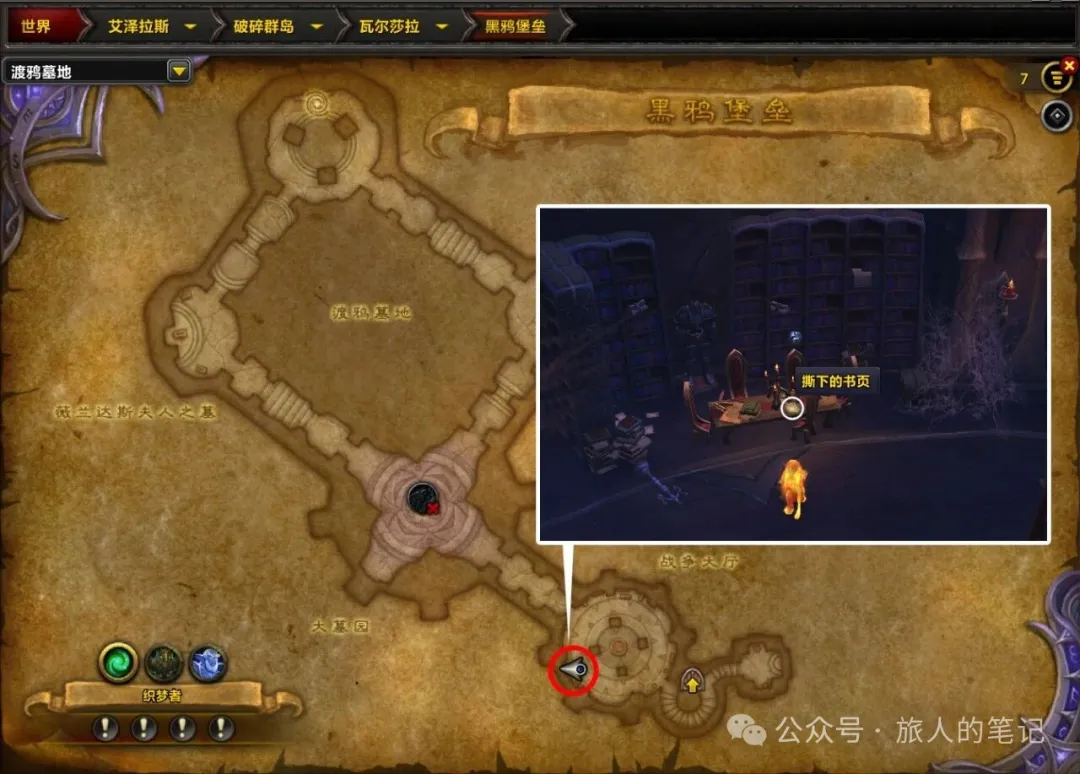Select the boss skull marker on the map

pos(422,497)
